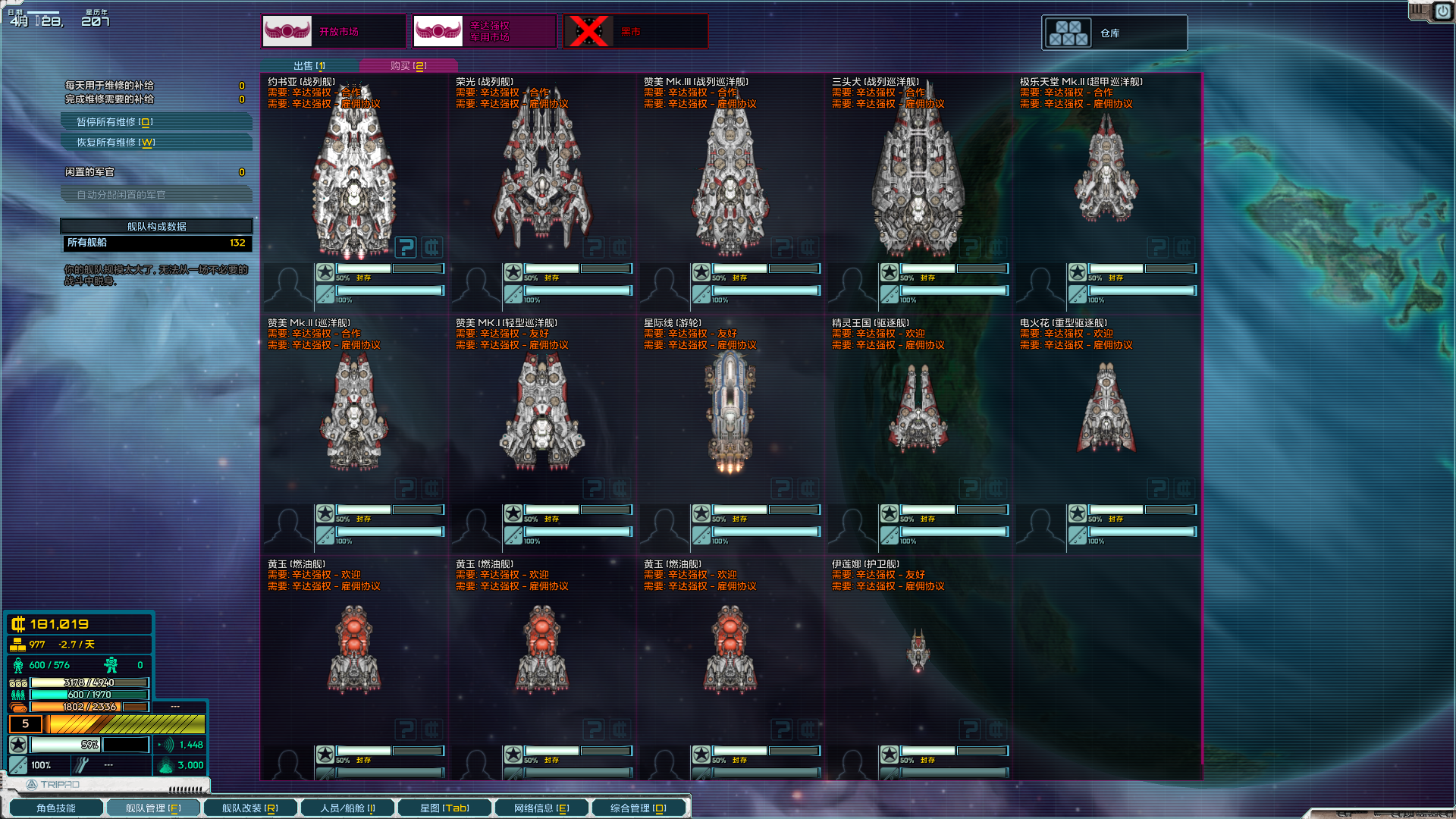Viewport: 1456px width, 819px height.
Task: Select the 约书亚 battleship for purchase
Action: tap(353, 182)
